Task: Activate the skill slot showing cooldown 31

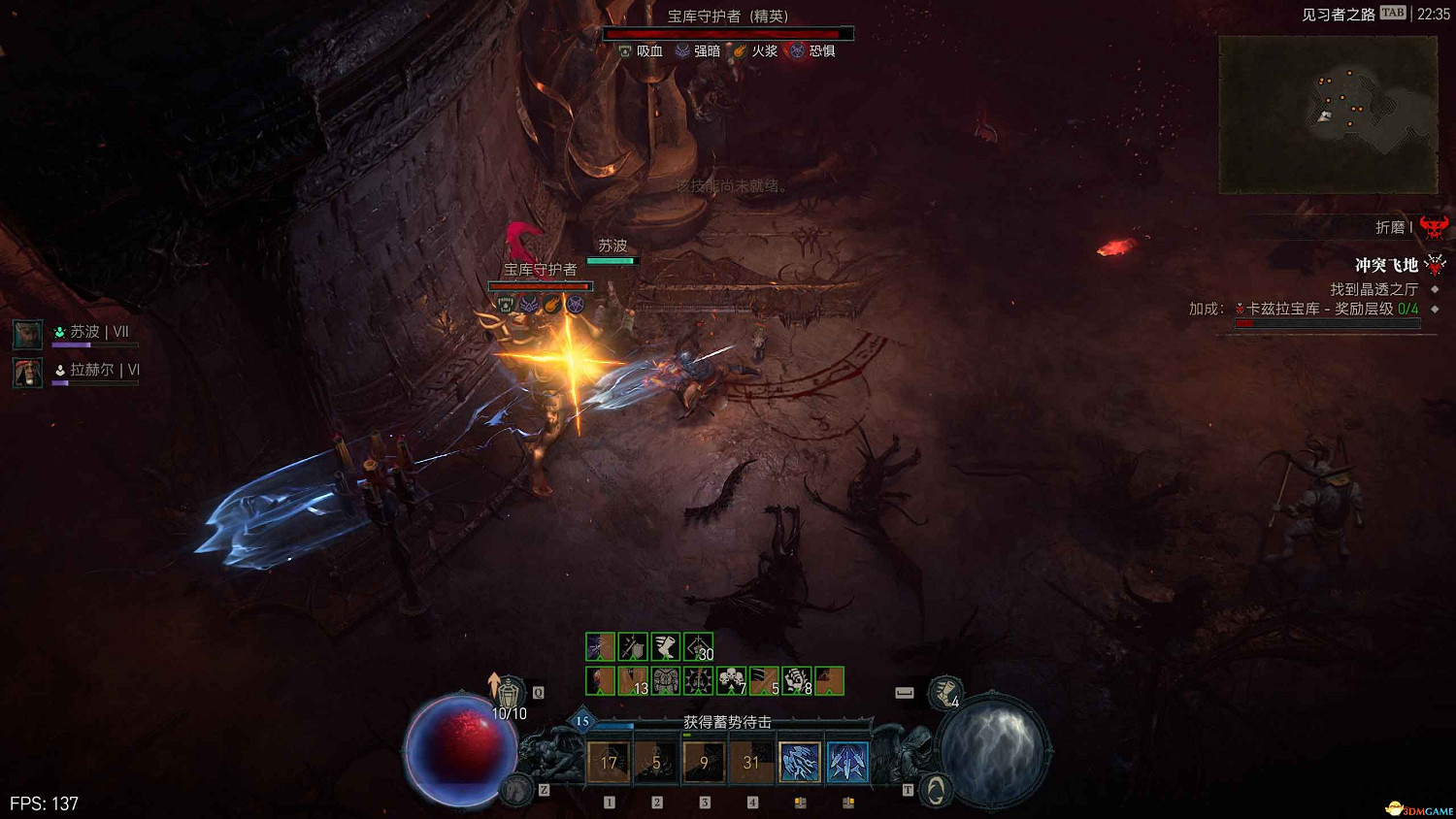Action: click(751, 763)
